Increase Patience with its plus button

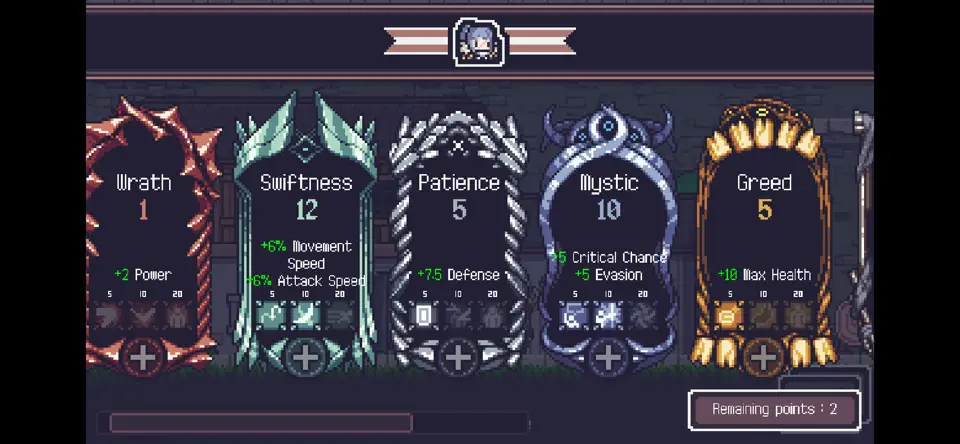coord(458,357)
